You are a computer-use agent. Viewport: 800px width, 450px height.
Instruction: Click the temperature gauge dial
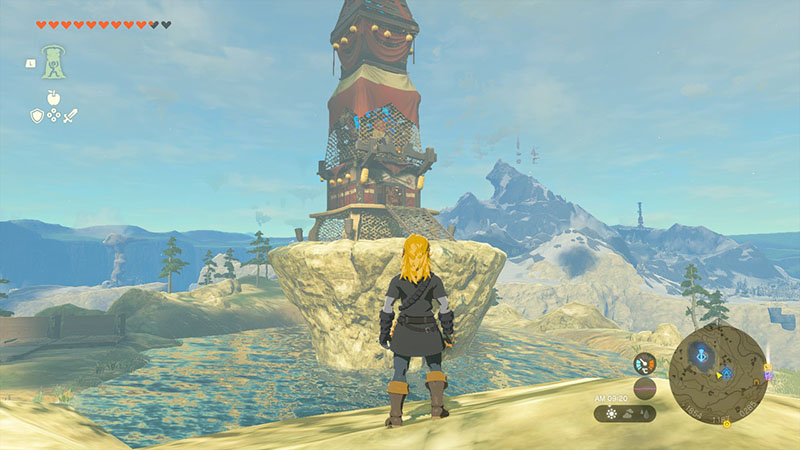point(645,363)
